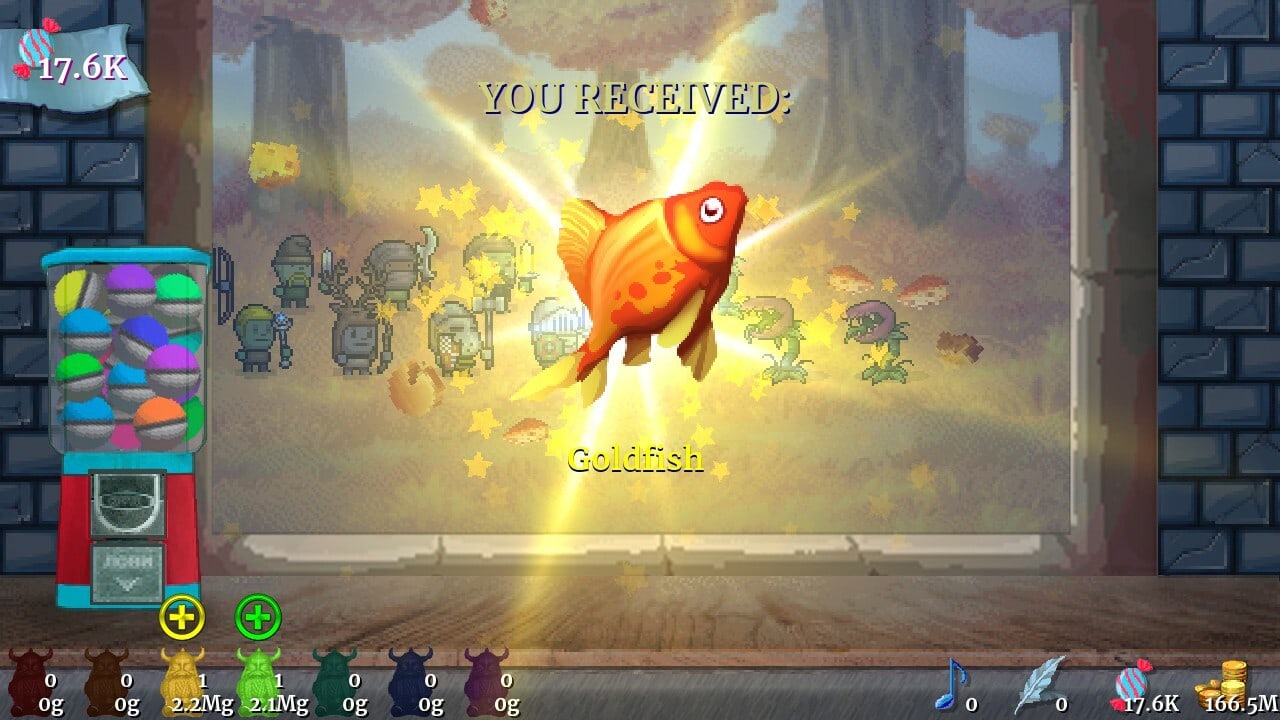The image size is (1280, 720).
Task: Click the candy icon in the bottom bar
Action: pos(1132,685)
